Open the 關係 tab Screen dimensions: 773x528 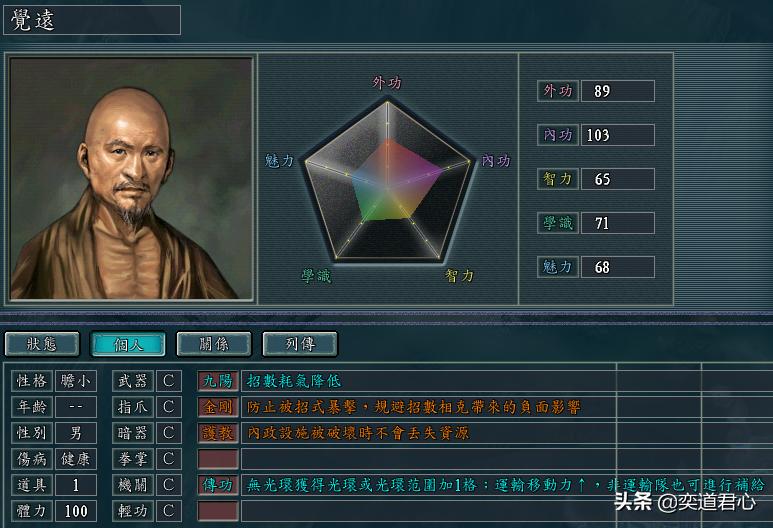(214, 344)
